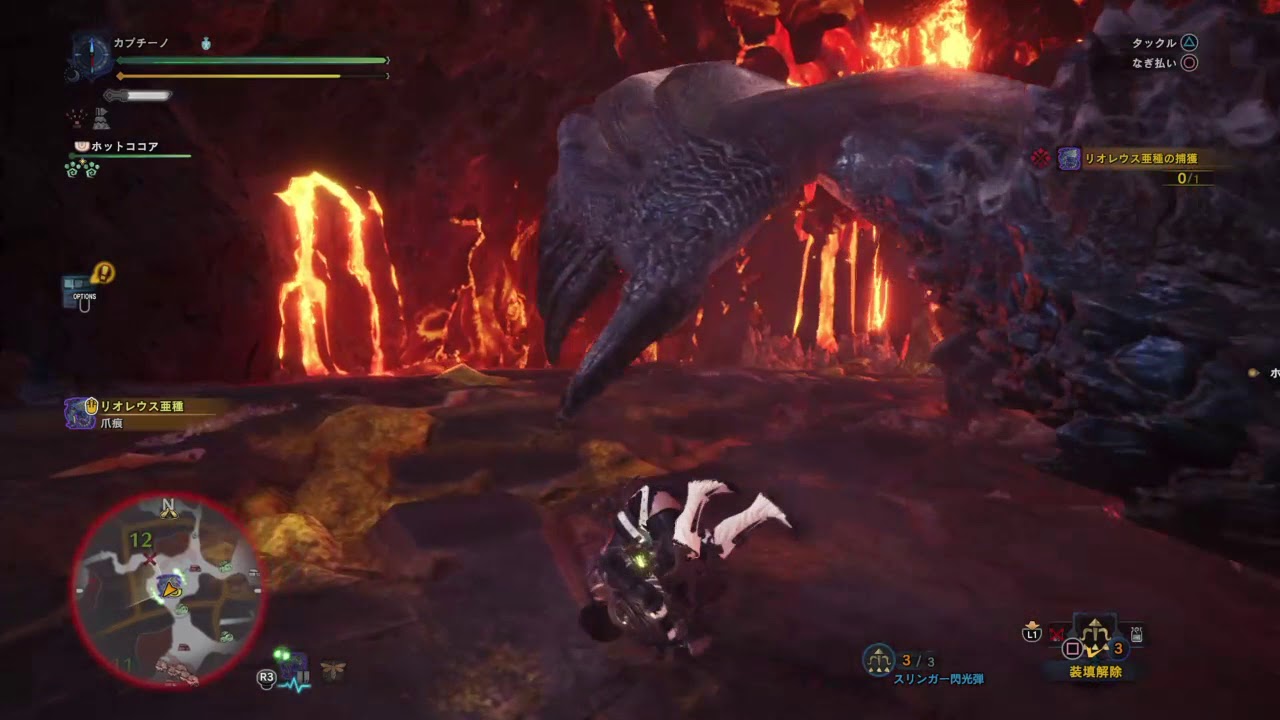Open the radial item wheel icon
Screen dimensions: 1280x720
coord(1095,634)
